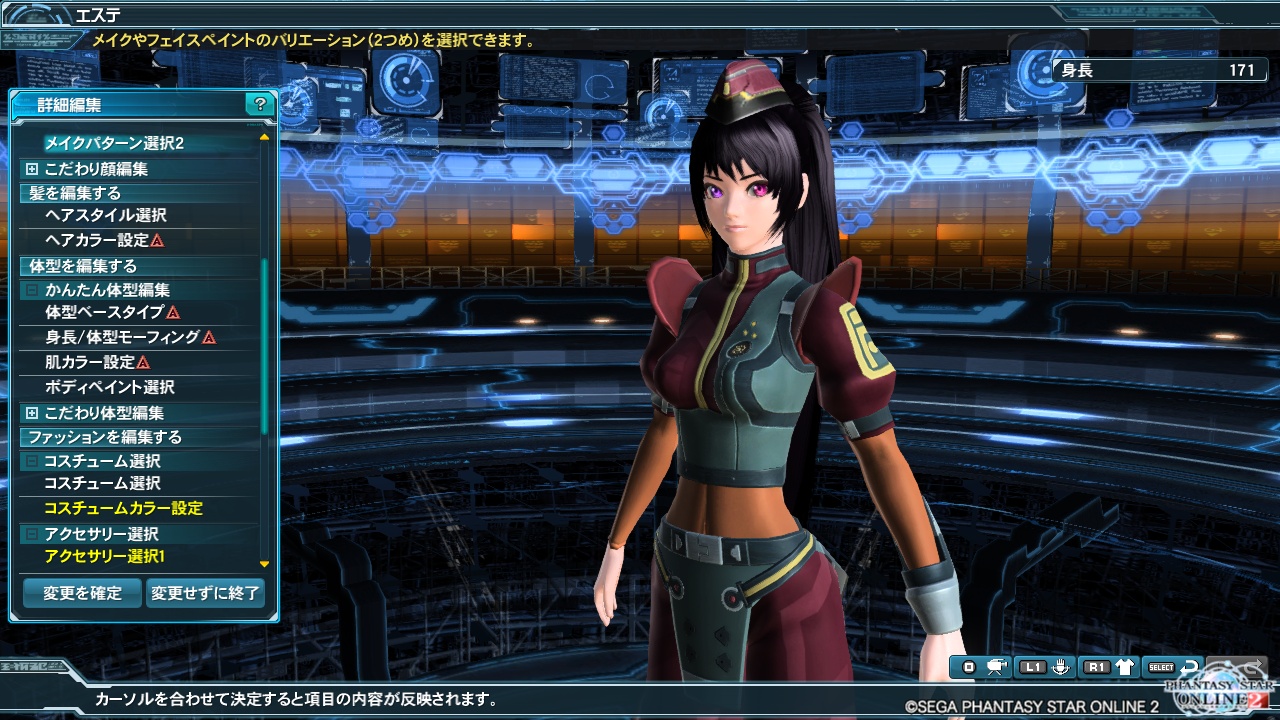Click the back arrow beside SELECT
The image size is (1280, 720).
1188,666
